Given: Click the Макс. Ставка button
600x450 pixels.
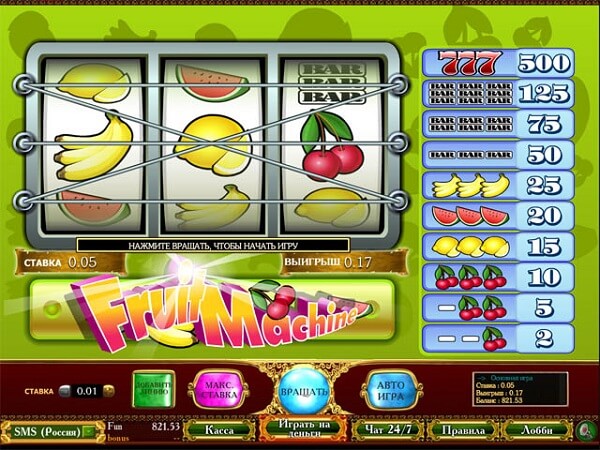Looking at the screenshot, I should coord(224,388).
